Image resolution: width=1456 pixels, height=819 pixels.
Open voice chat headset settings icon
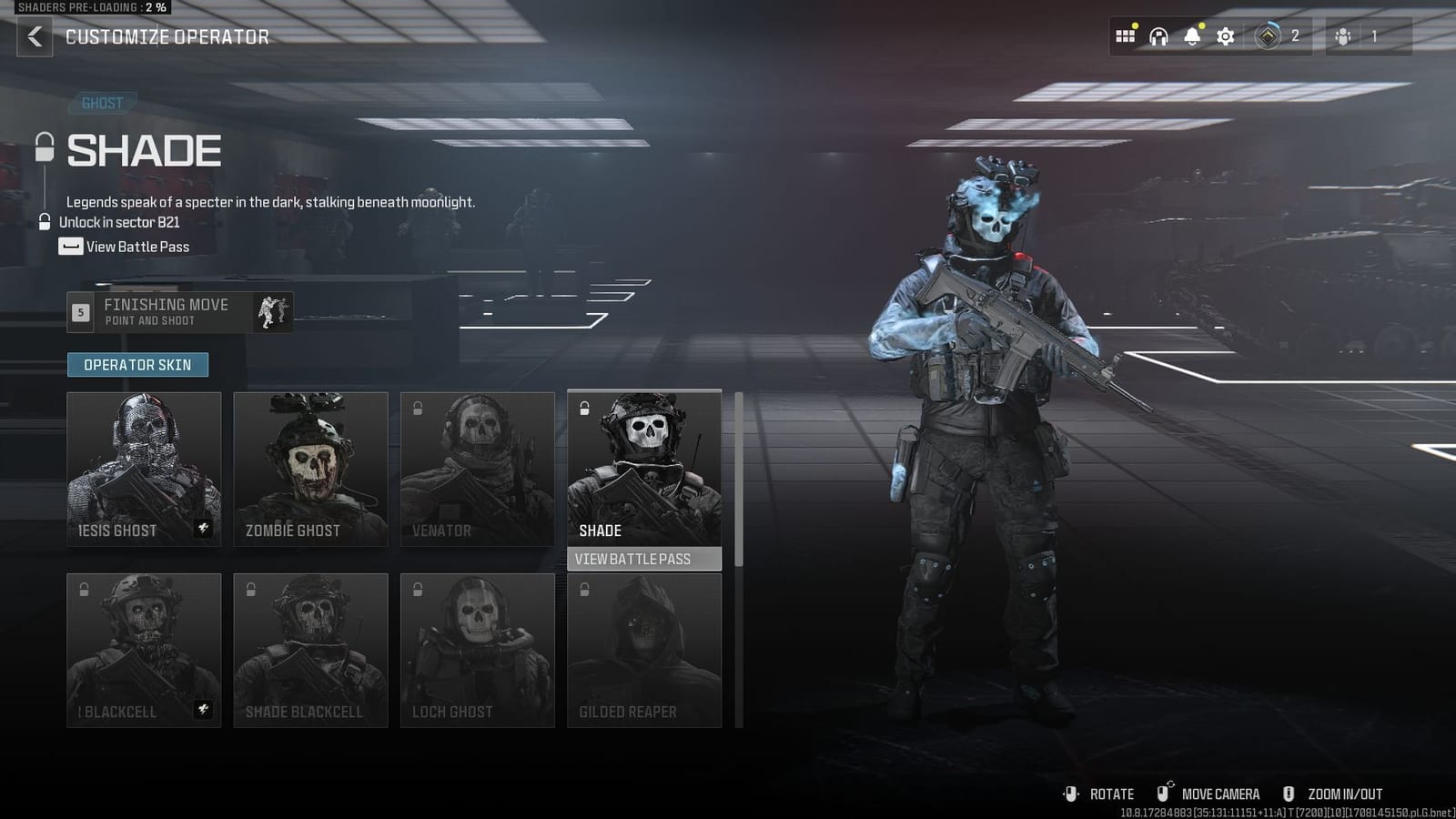[x=1158, y=36]
